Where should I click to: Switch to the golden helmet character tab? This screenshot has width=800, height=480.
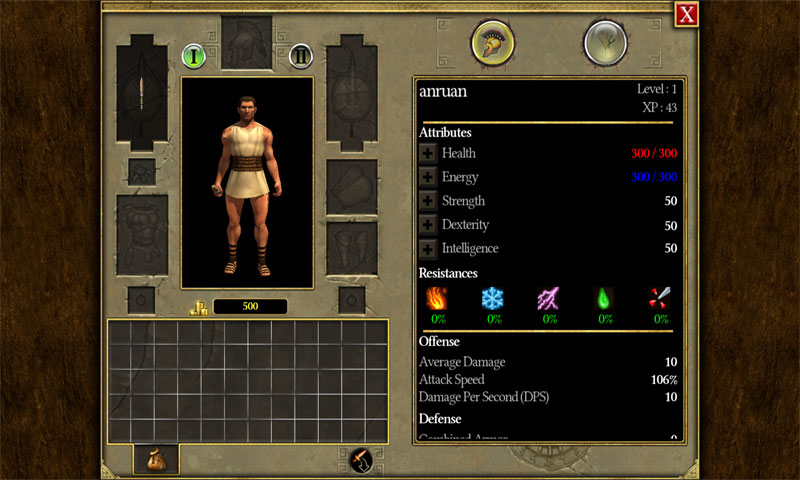click(x=493, y=43)
